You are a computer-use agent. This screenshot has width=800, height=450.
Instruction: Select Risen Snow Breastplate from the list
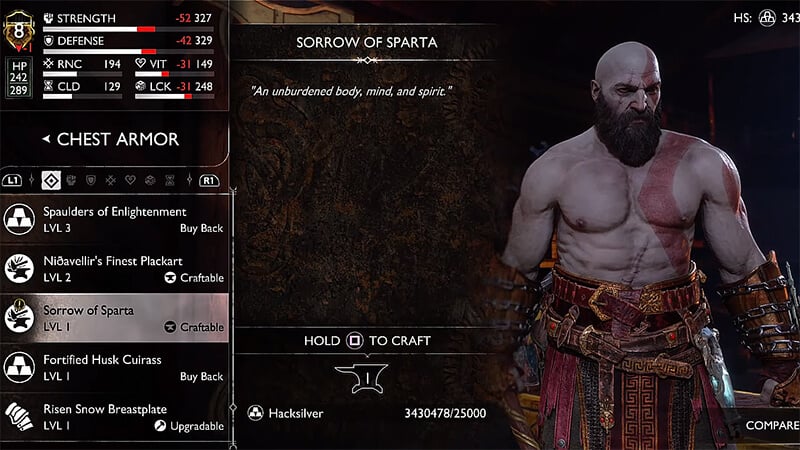(x=115, y=415)
